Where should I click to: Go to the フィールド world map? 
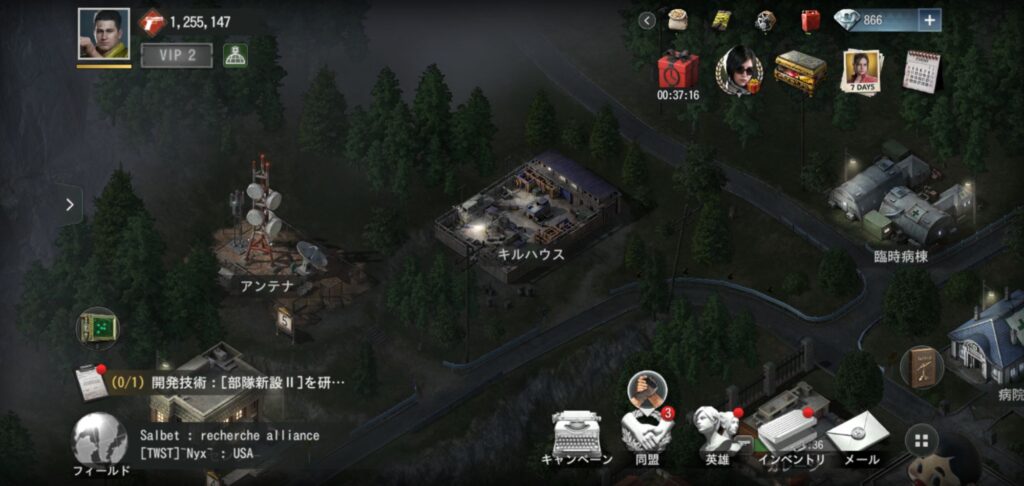[100, 441]
